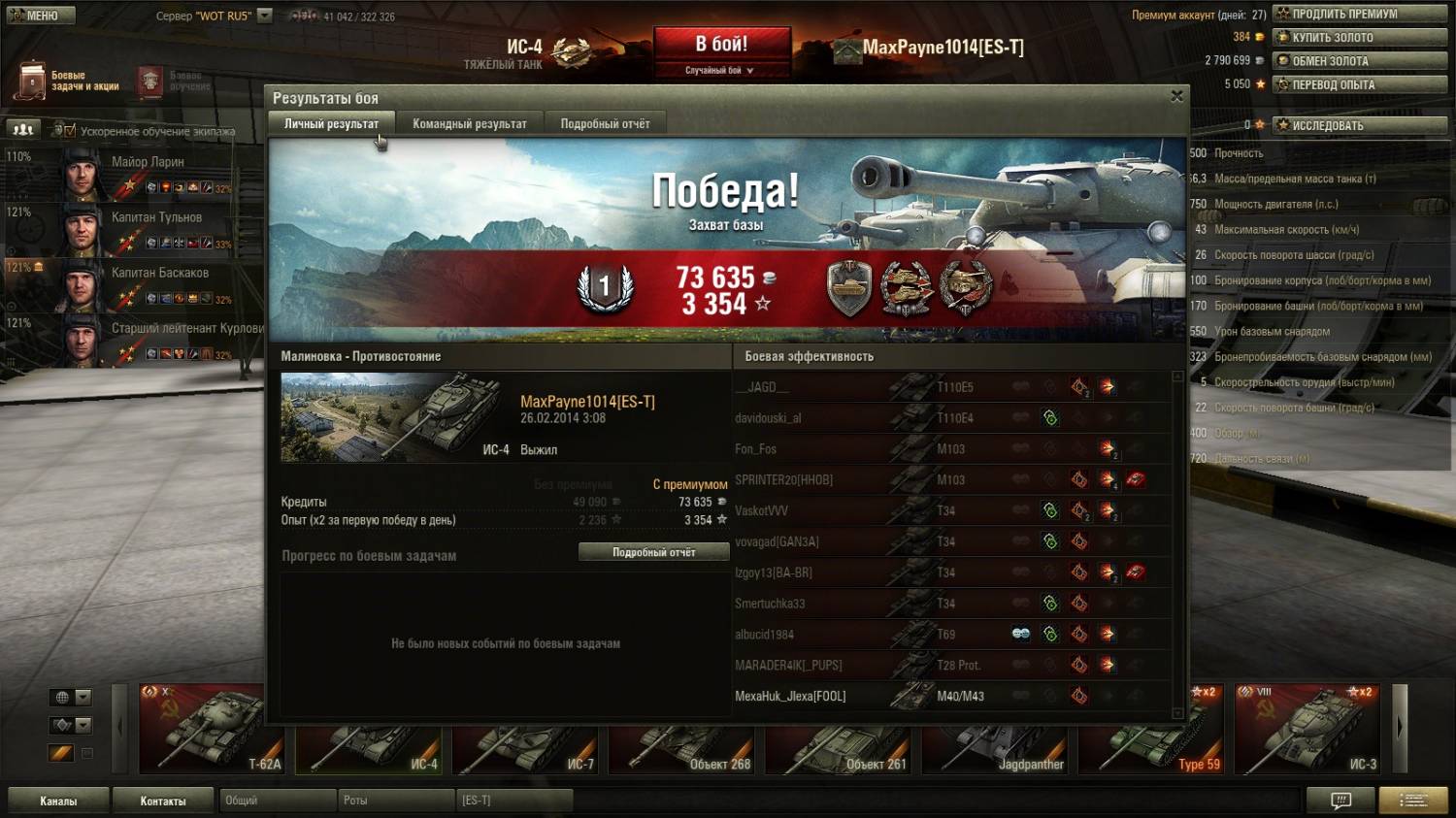The height and width of the screenshot is (818, 1456).
Task: Open the Контакты contacts list
Action: (163, 801)
